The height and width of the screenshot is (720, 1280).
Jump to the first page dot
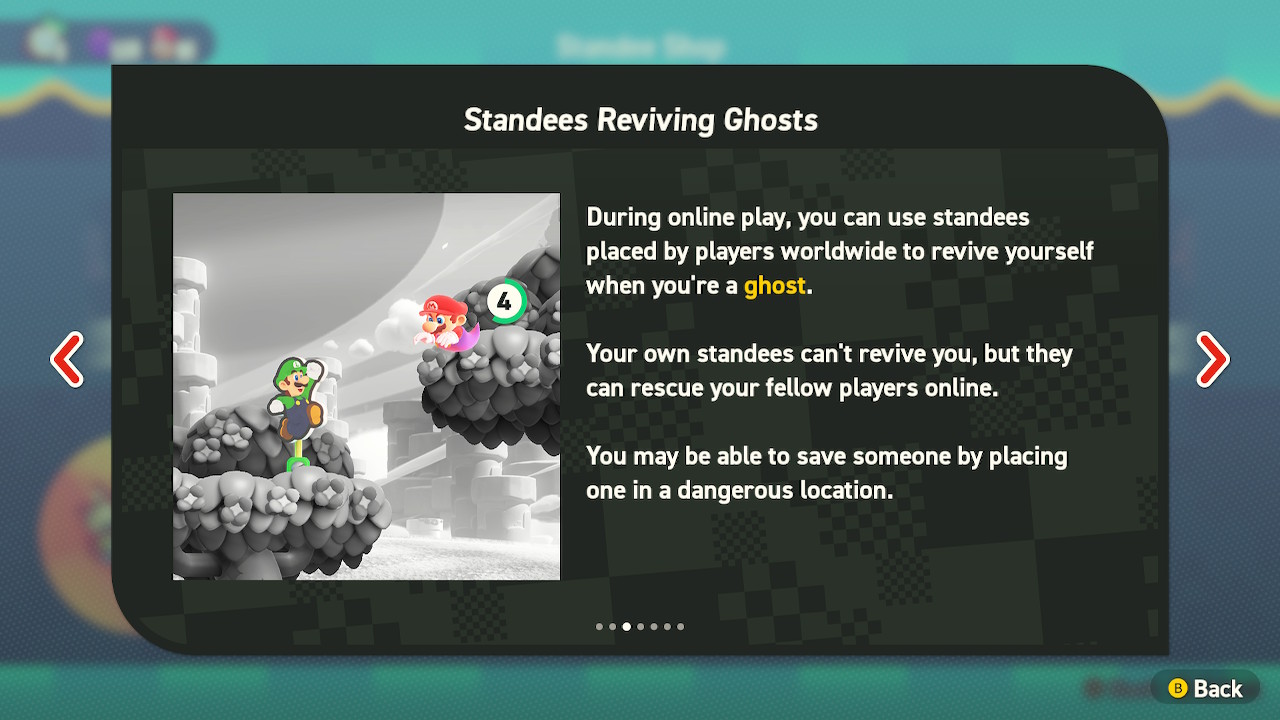598,627
